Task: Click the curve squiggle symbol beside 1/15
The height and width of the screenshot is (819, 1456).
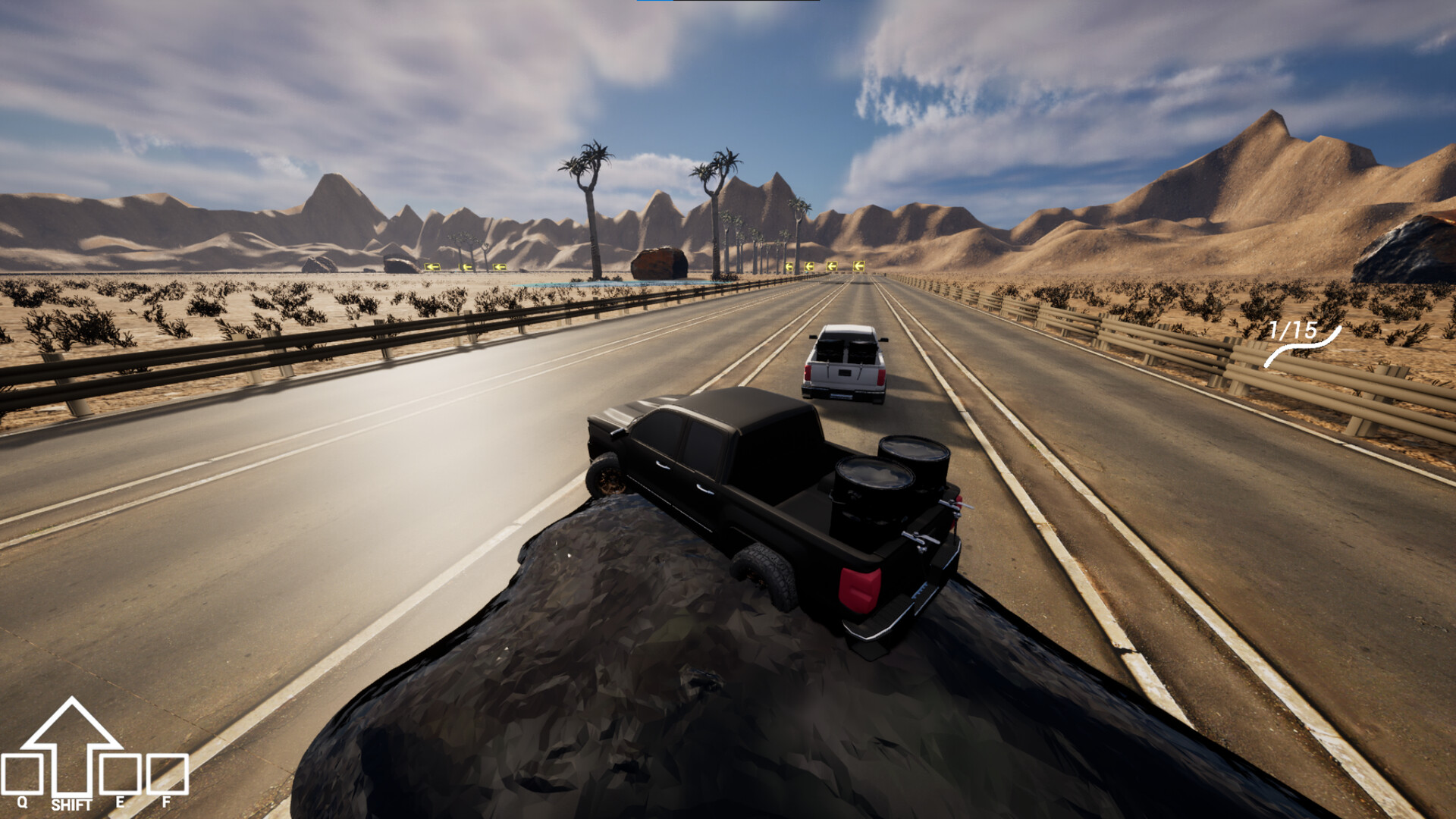Action: point(1303,349)
